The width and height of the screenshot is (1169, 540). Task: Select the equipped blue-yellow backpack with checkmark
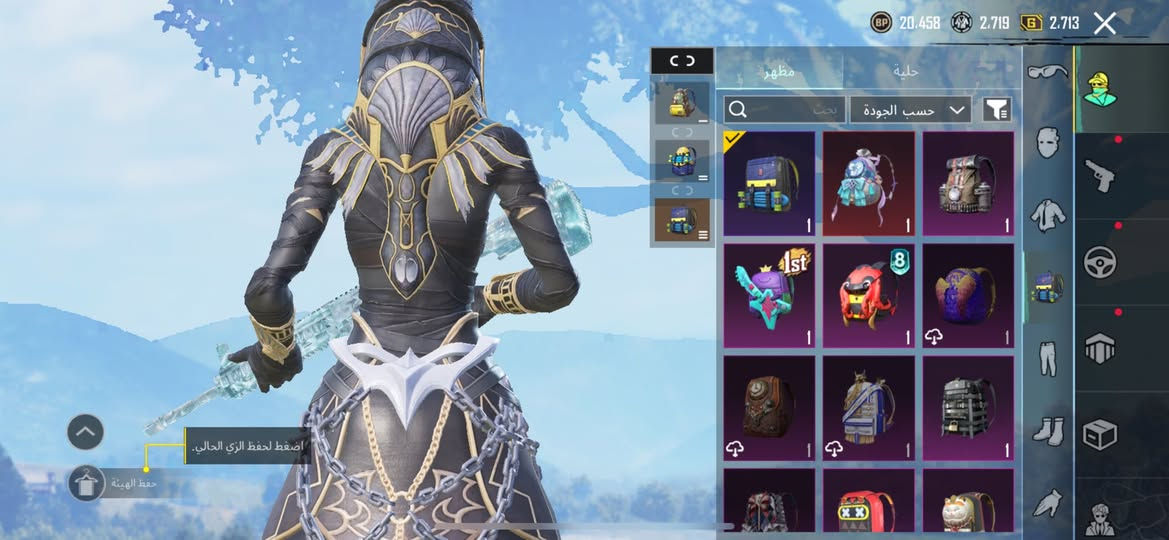point(769,184)
